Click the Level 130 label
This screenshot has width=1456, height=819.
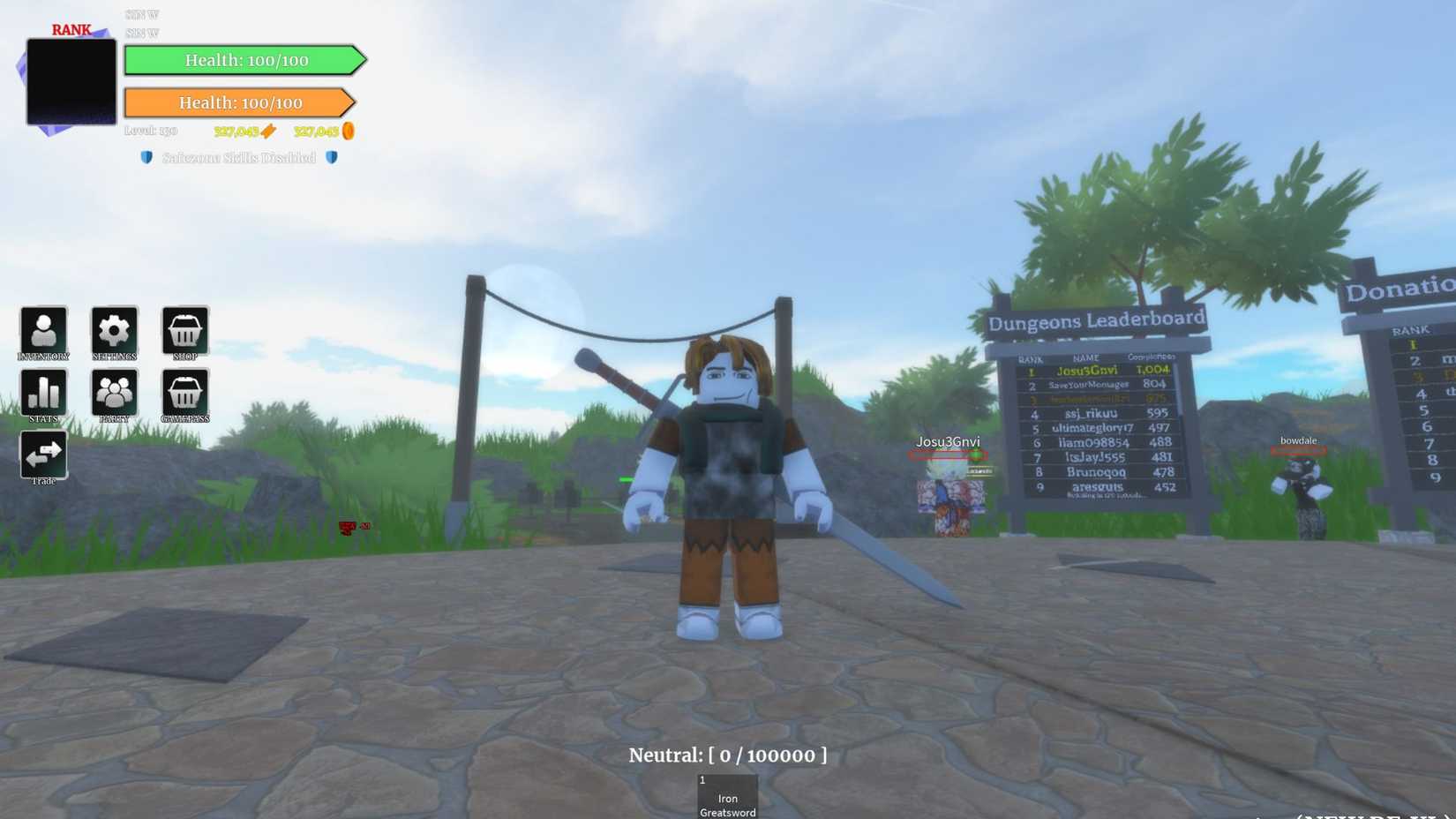point(152,130)
